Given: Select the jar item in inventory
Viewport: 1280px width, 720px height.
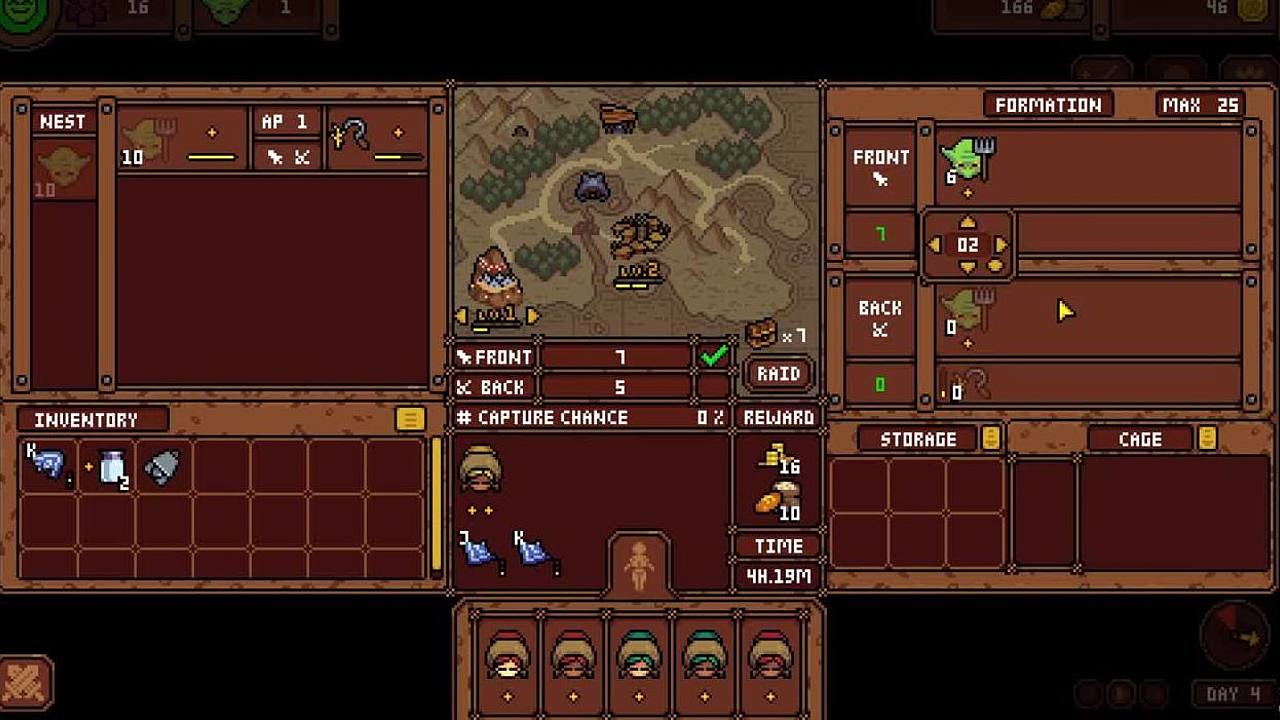Looking at the screenshot, I should pyautogui.click(x=112, y=467).
